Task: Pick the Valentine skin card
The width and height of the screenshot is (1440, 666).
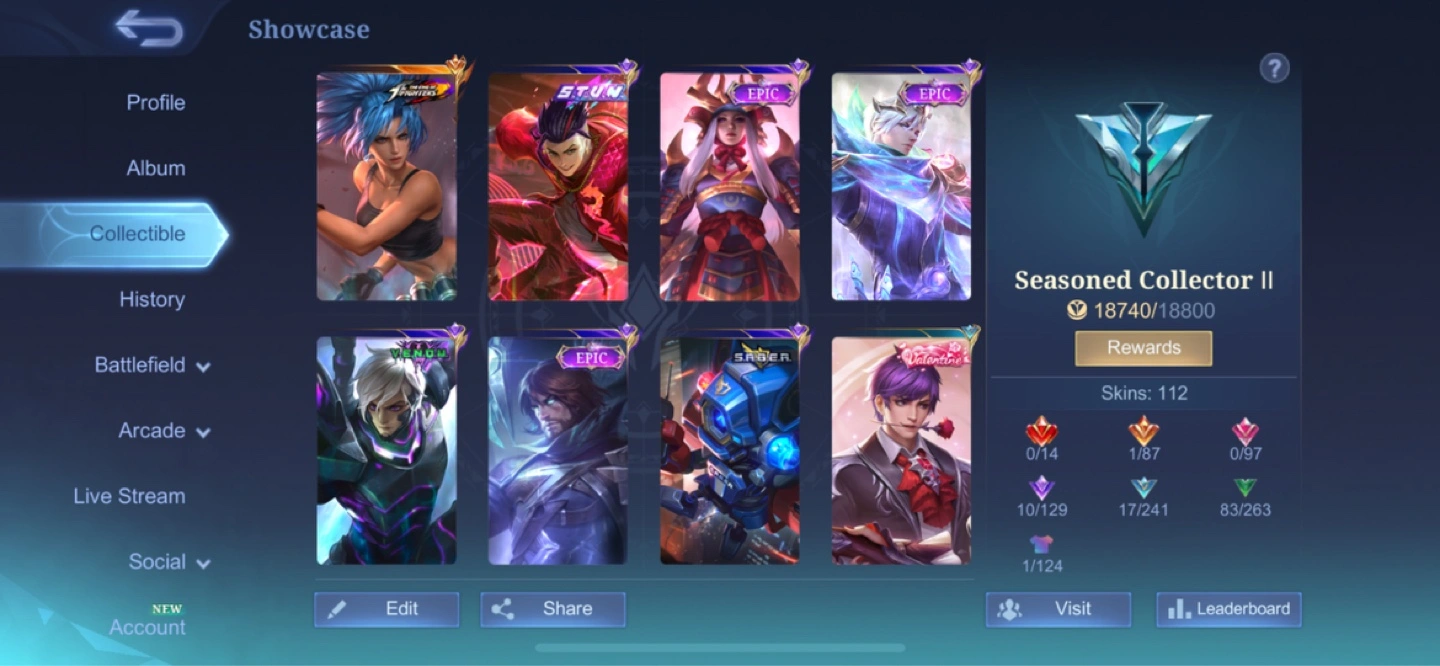Action: (x=901, y=451)
